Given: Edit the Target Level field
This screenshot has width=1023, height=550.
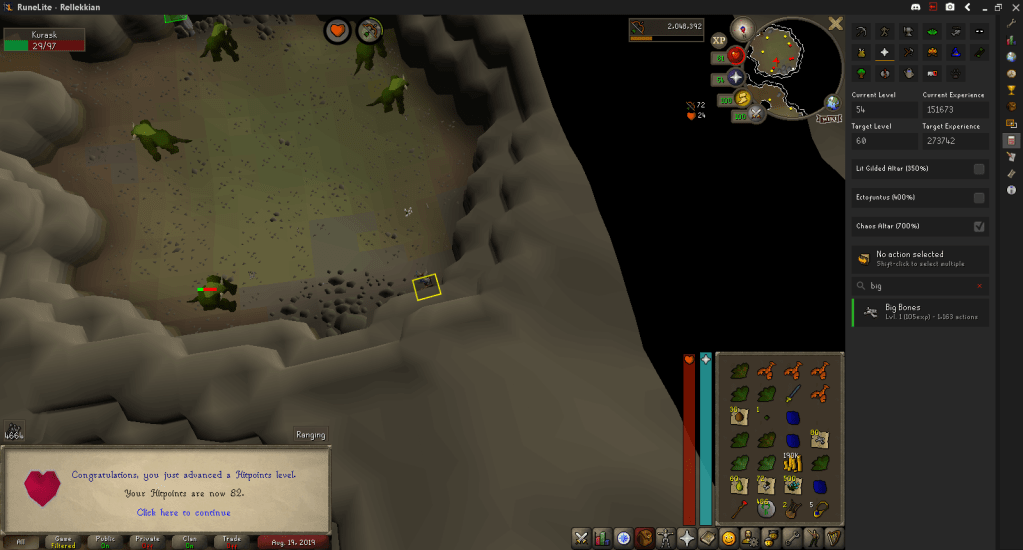Looking at the screenshot, I should coord(884,141).
